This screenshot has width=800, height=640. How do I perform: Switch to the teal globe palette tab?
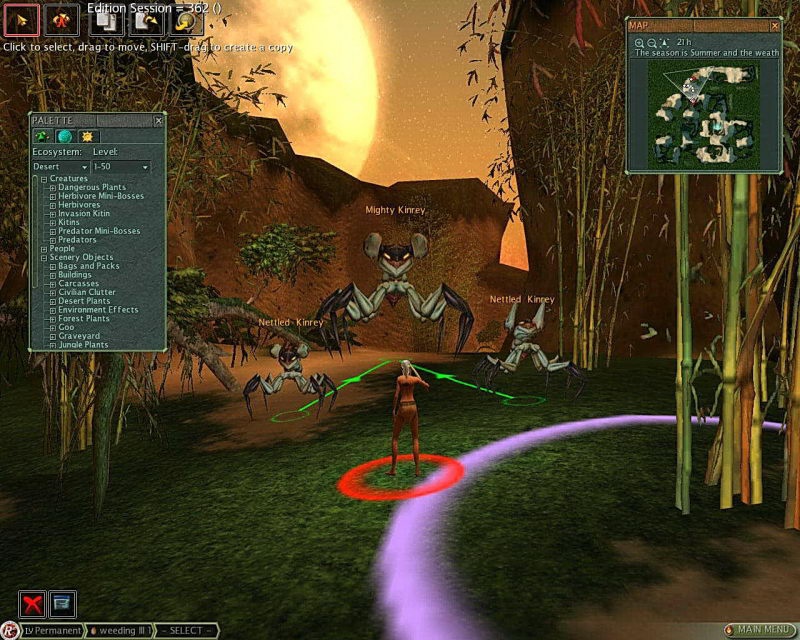(x=64, y=136)
